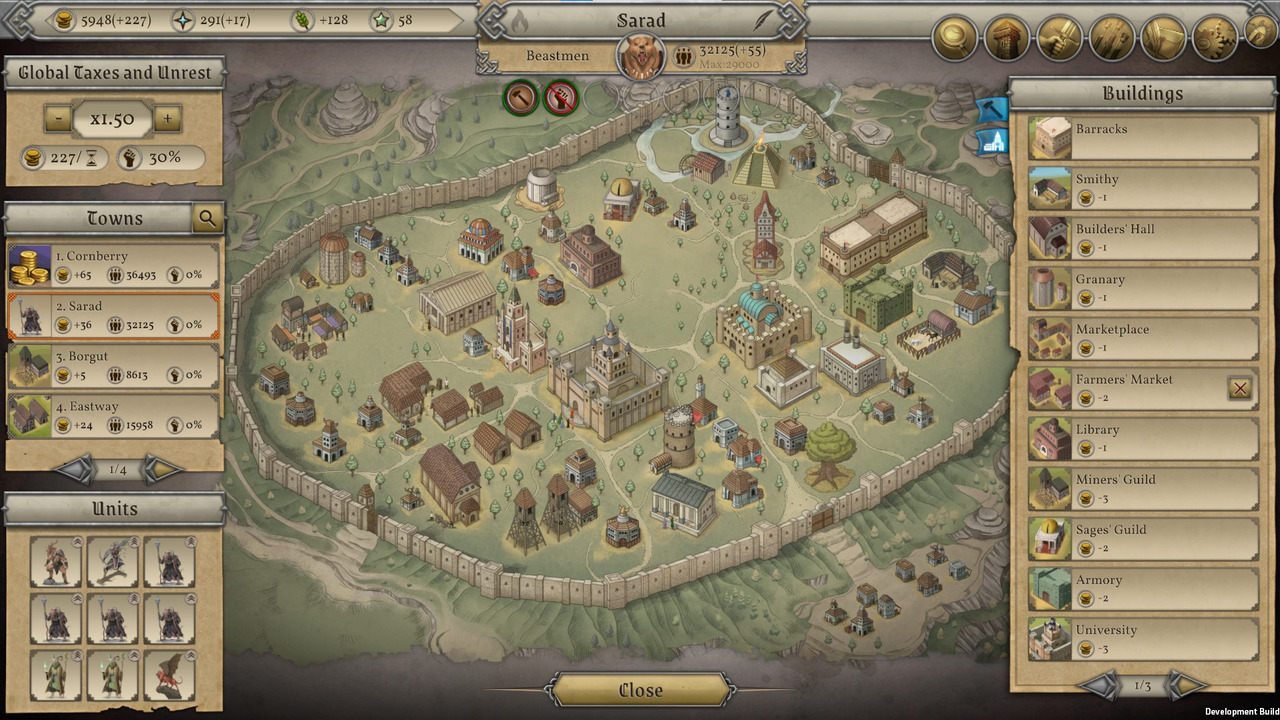Rename town with the quill icon
The image size is (1280, 720).
pos(765,20)
